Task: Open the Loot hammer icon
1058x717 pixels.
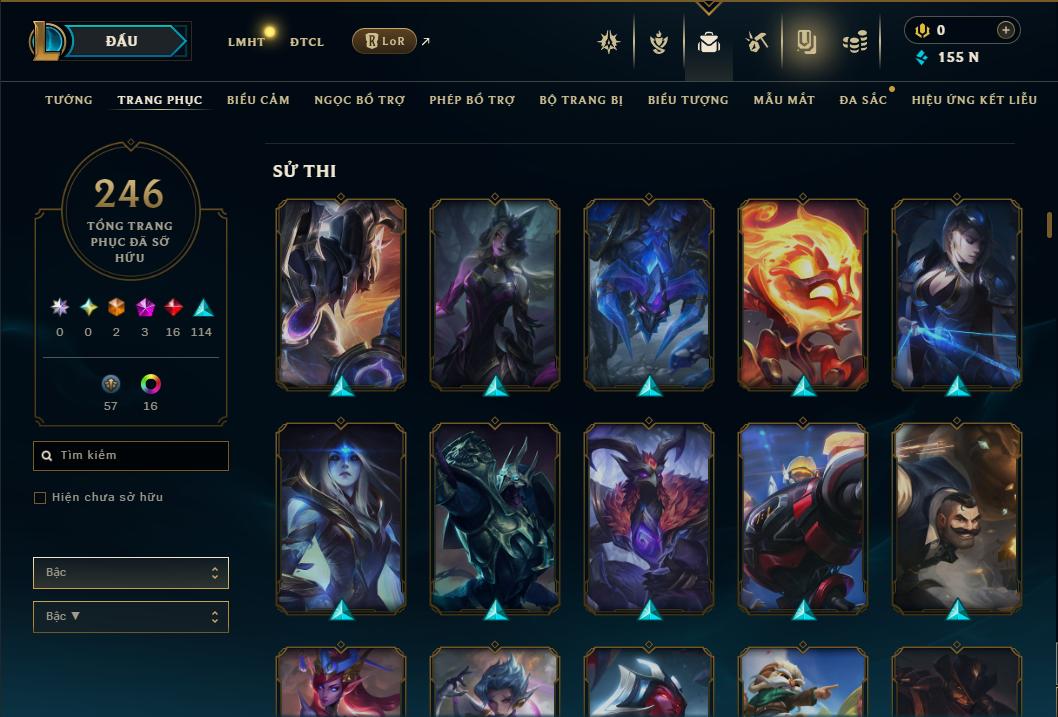Action: pyautogui.click(x=757, y=42)
